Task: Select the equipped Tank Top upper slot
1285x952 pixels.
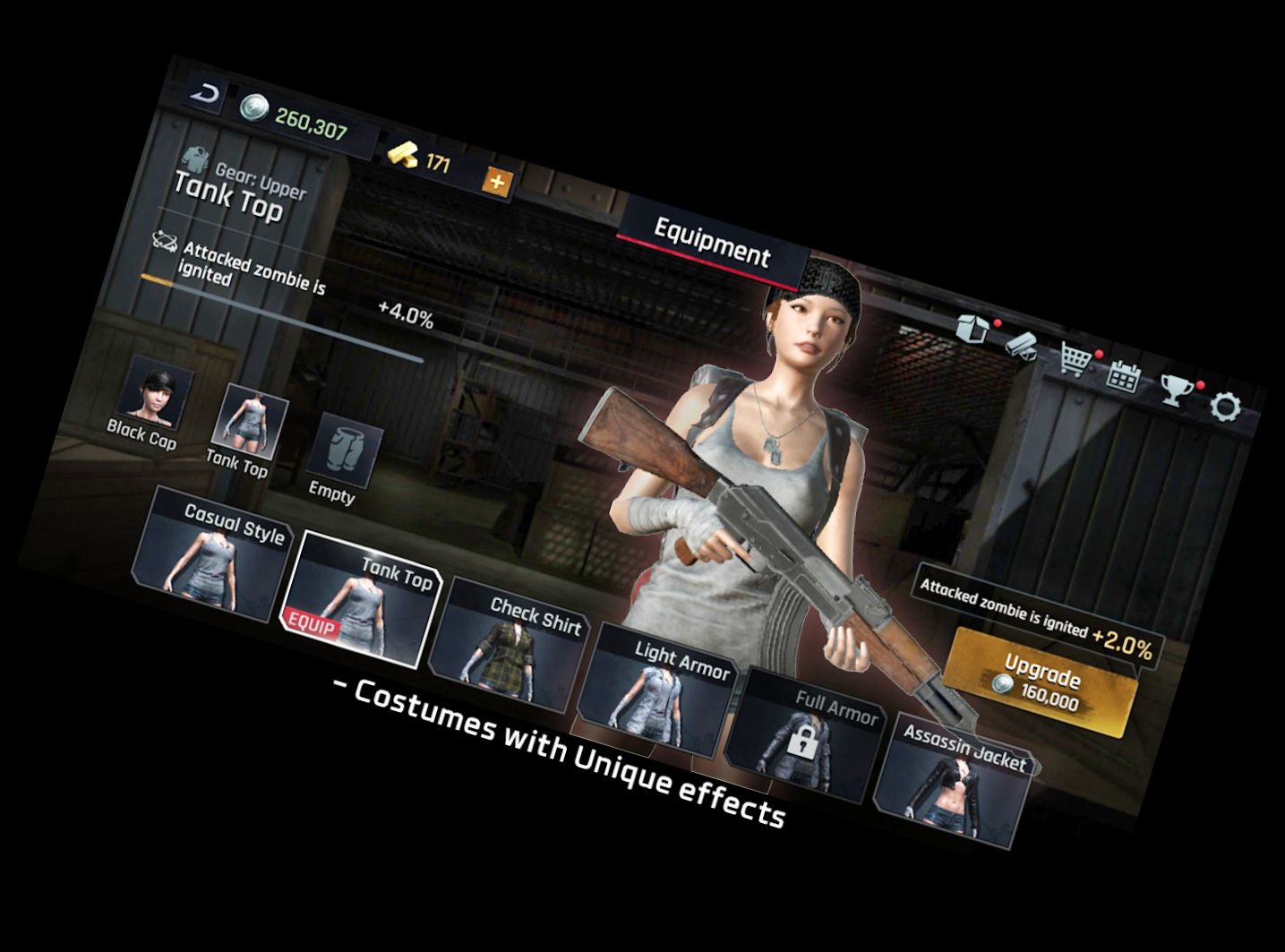Action: point(251,423)
